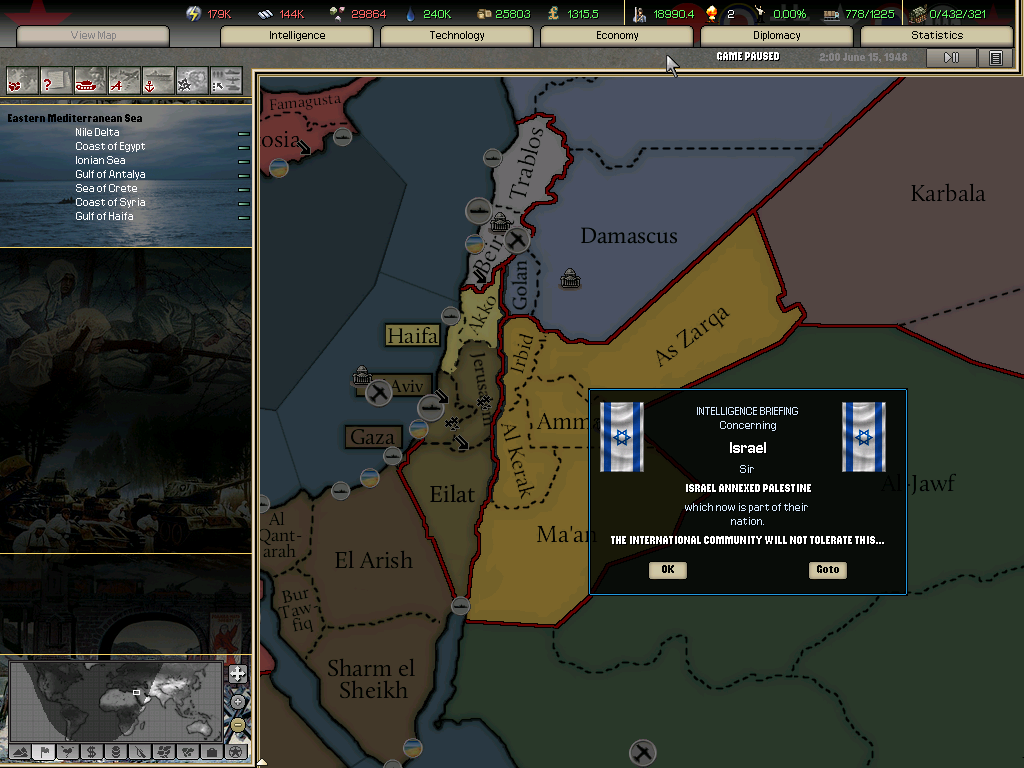
Task: Switch to the Technology tab
Action: (x=457, y=36)
